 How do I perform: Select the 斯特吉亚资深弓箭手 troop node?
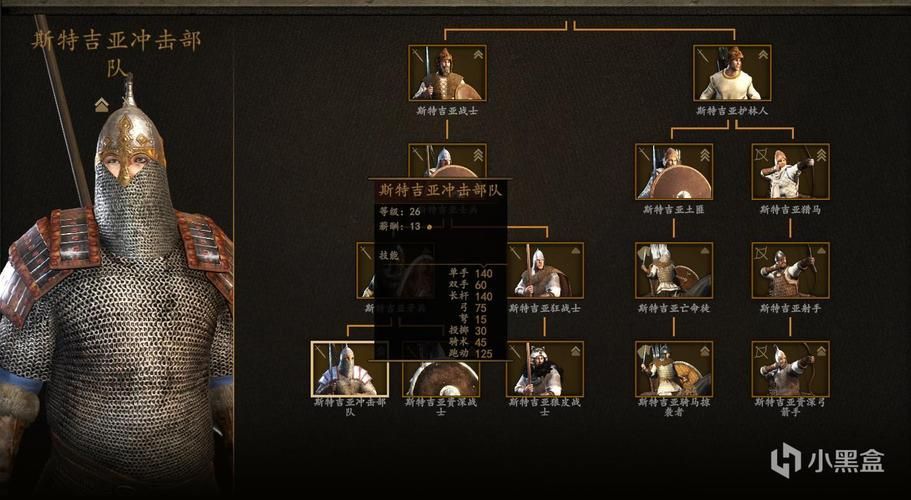coord(790,368)
